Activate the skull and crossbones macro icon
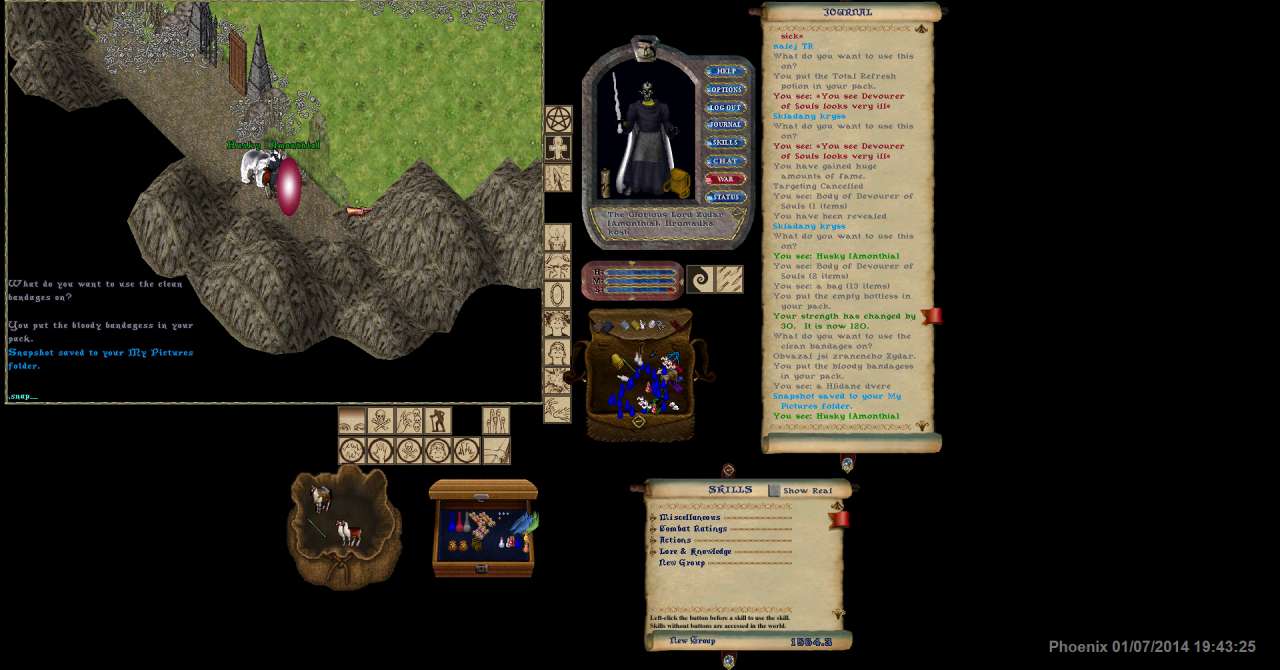 point(380,421)
